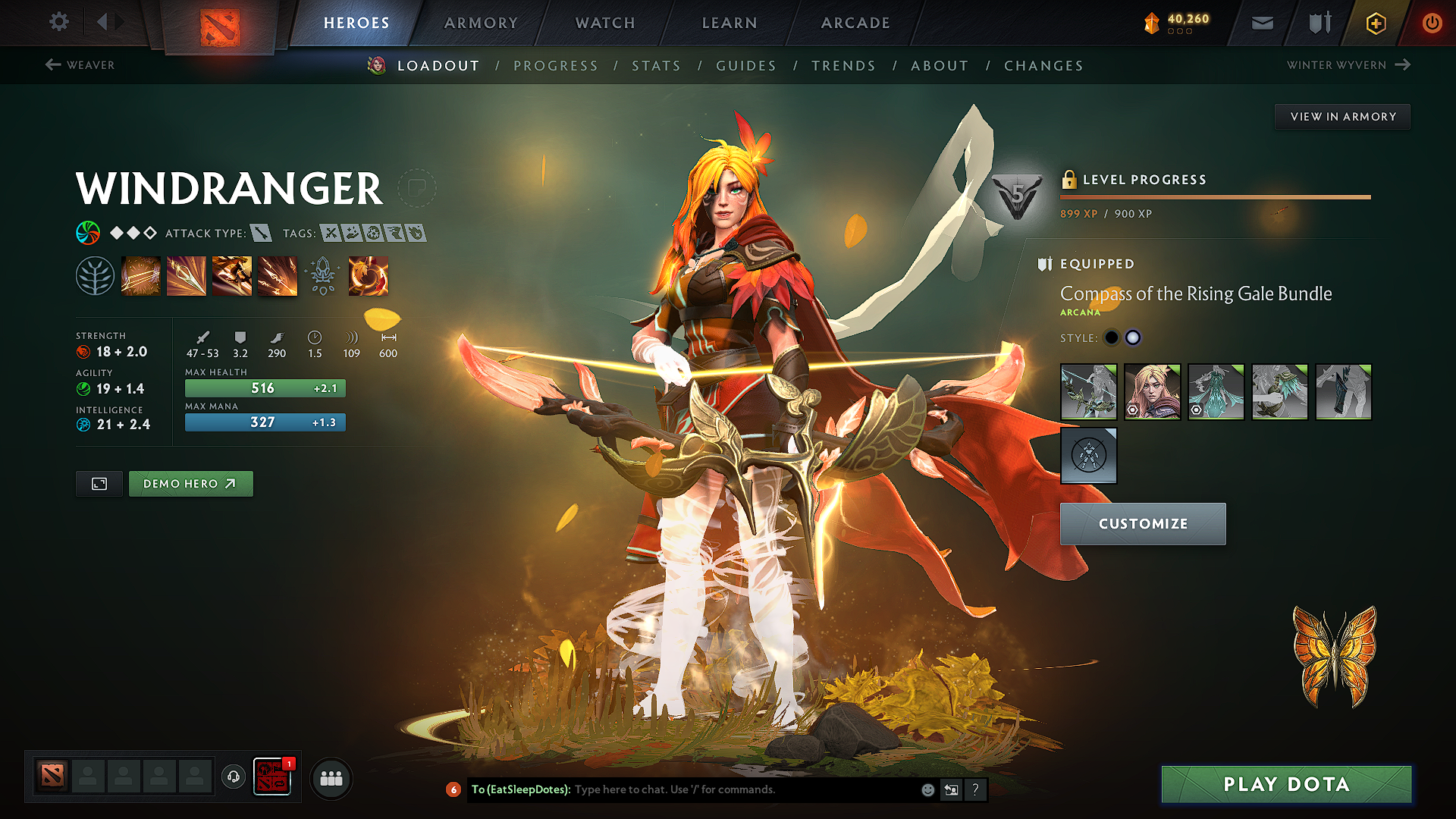Image resolution: width=1456 pixels, height=819 pixels.
Task: Advance to Winter Wyvern with the forward arrow
Action: (x=1404, y=65)
